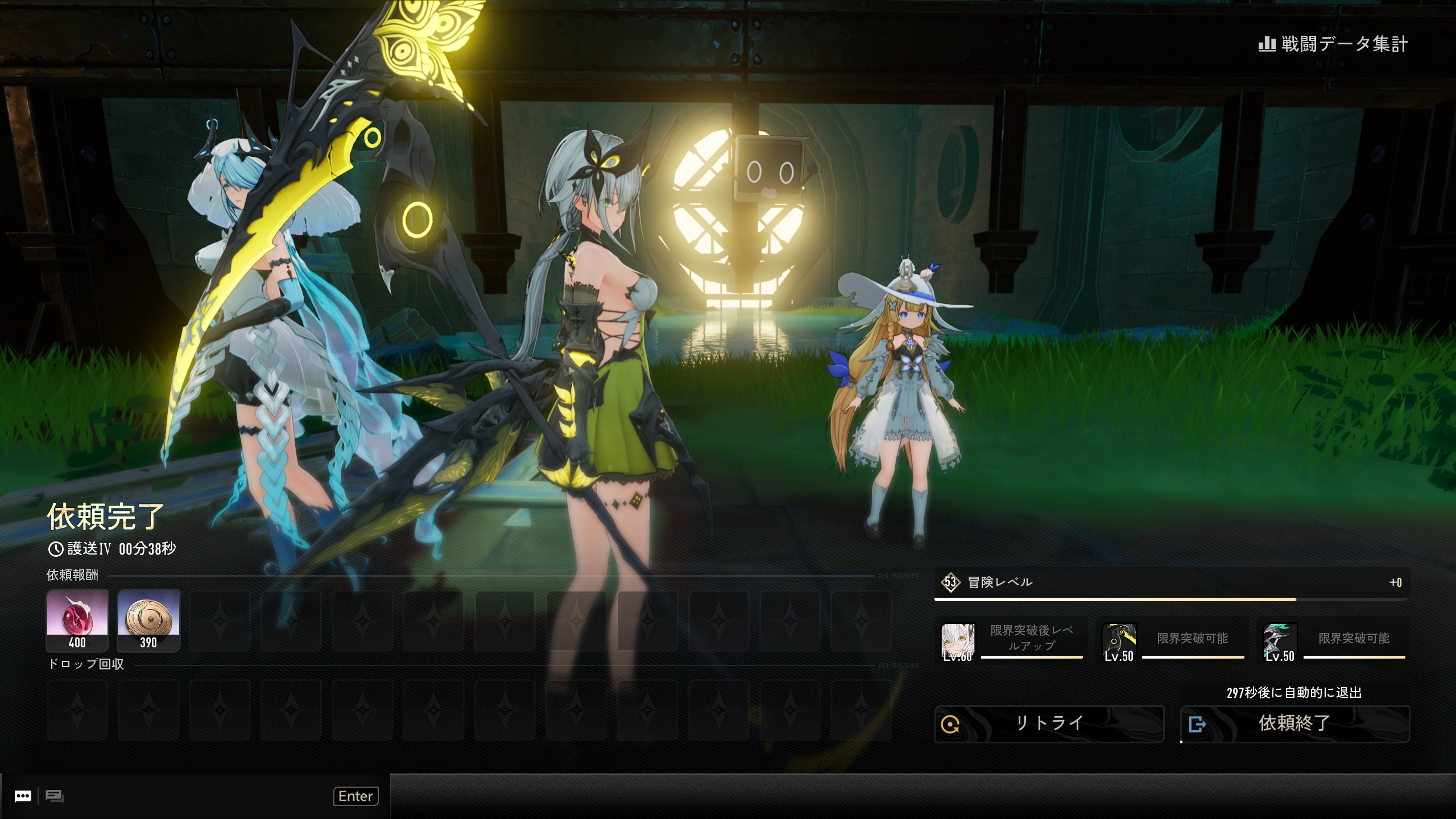Click the speech bubble chat icon
Viewport: 1456px width, 819px height.
pos(23,796)
